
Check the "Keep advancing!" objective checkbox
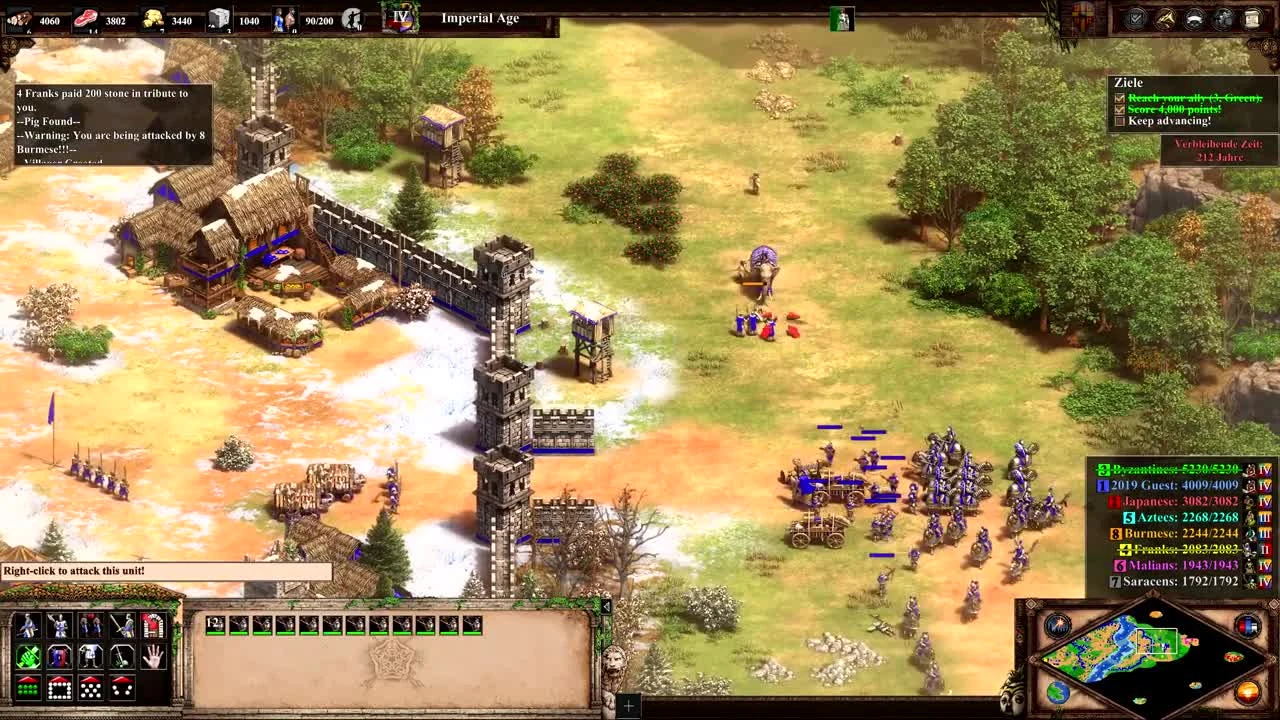[x=1118, y=121]
